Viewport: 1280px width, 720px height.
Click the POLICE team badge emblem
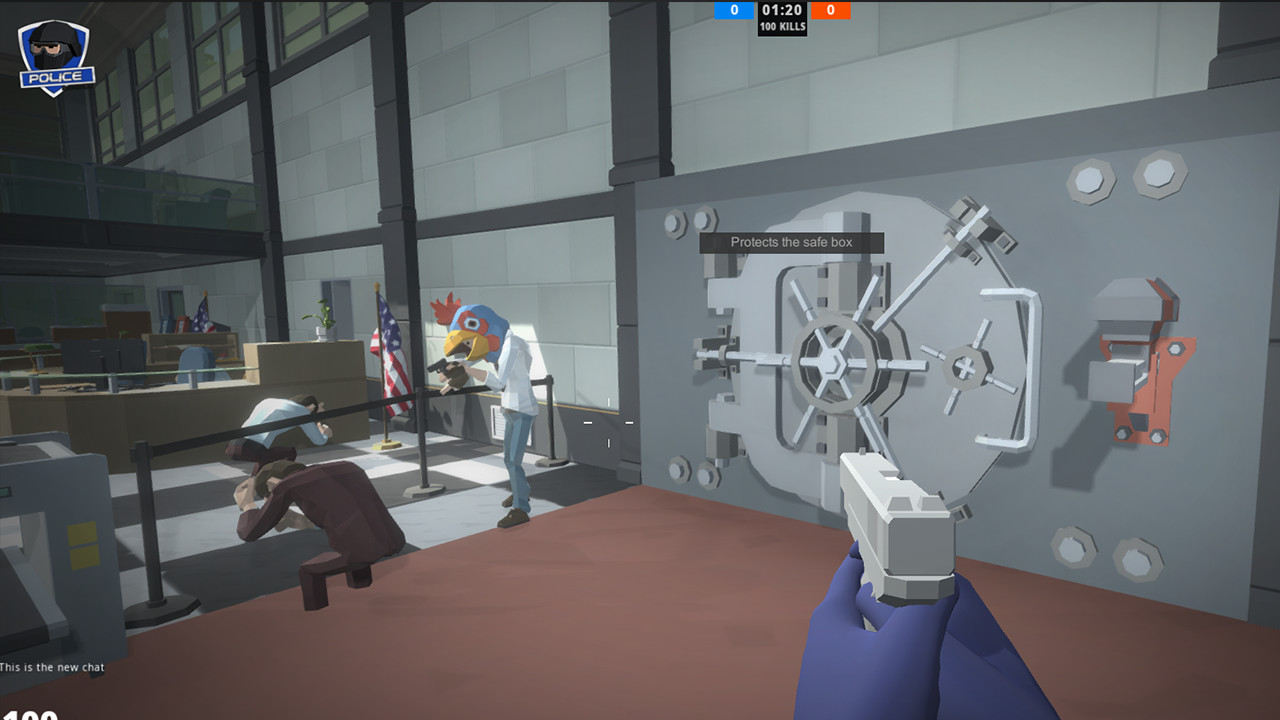coord(55,50)
